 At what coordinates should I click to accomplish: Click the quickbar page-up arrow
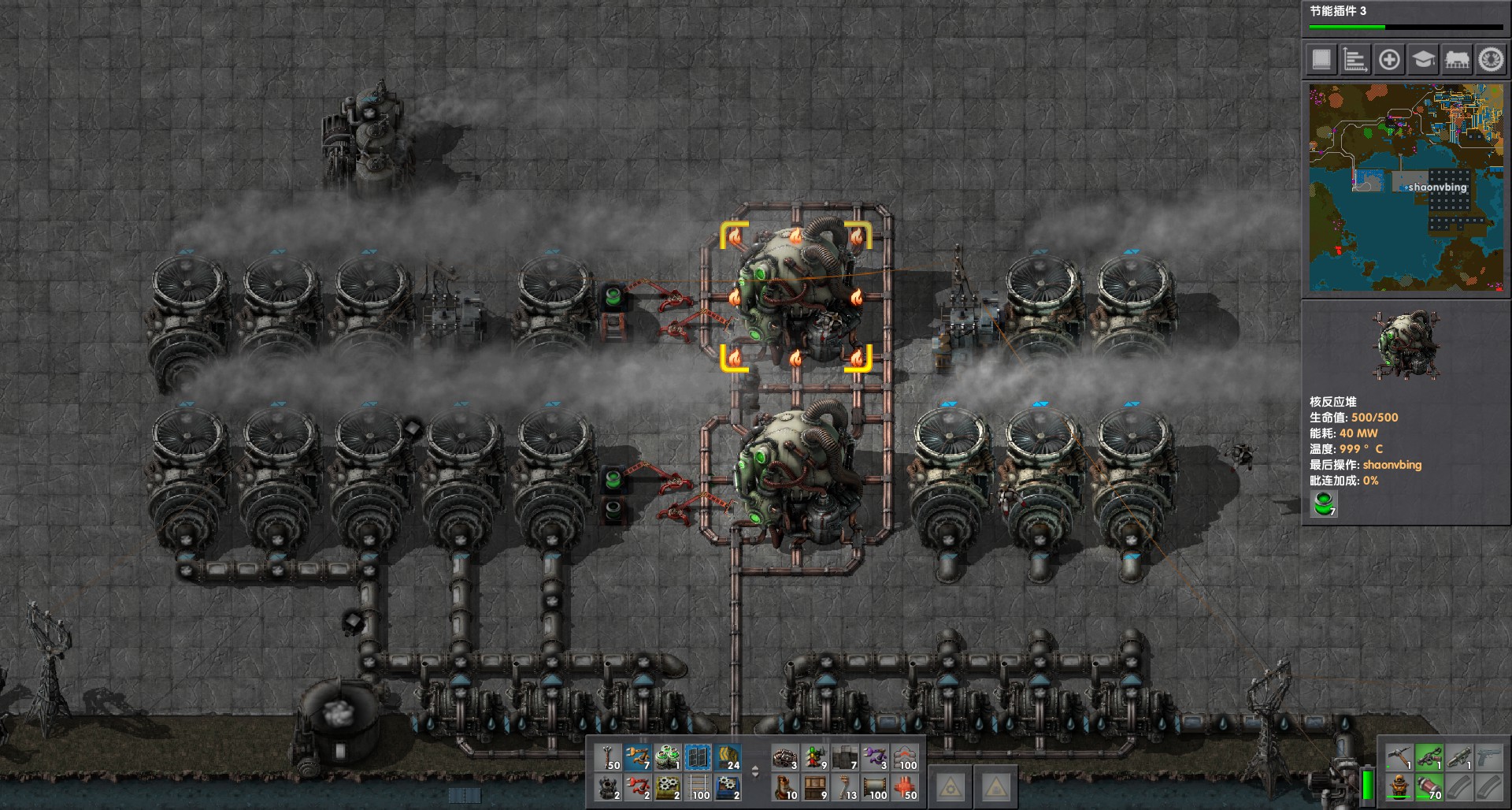(755, 767)
